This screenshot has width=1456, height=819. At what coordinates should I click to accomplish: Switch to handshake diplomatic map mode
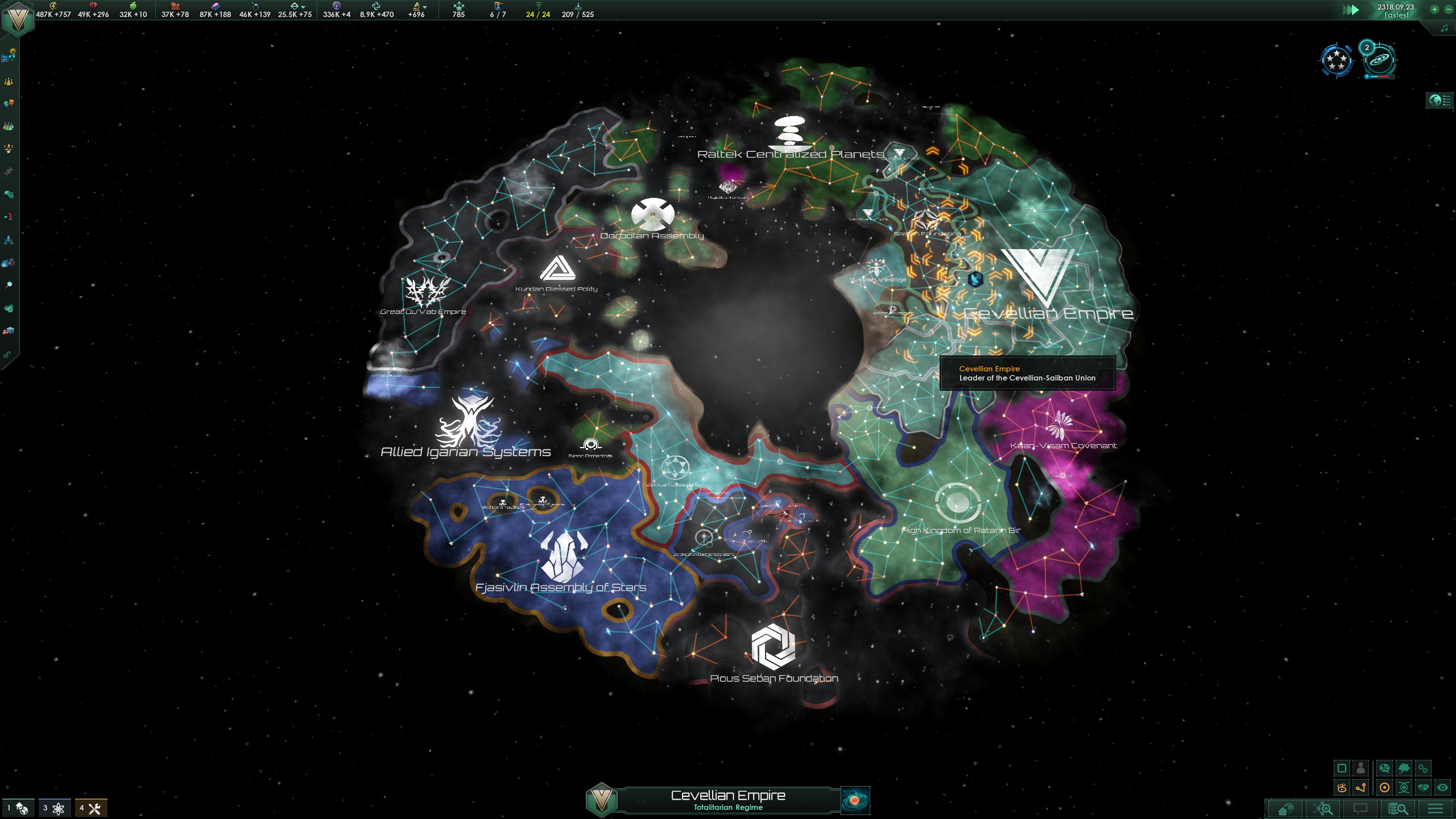click(x=1423, y=788)
